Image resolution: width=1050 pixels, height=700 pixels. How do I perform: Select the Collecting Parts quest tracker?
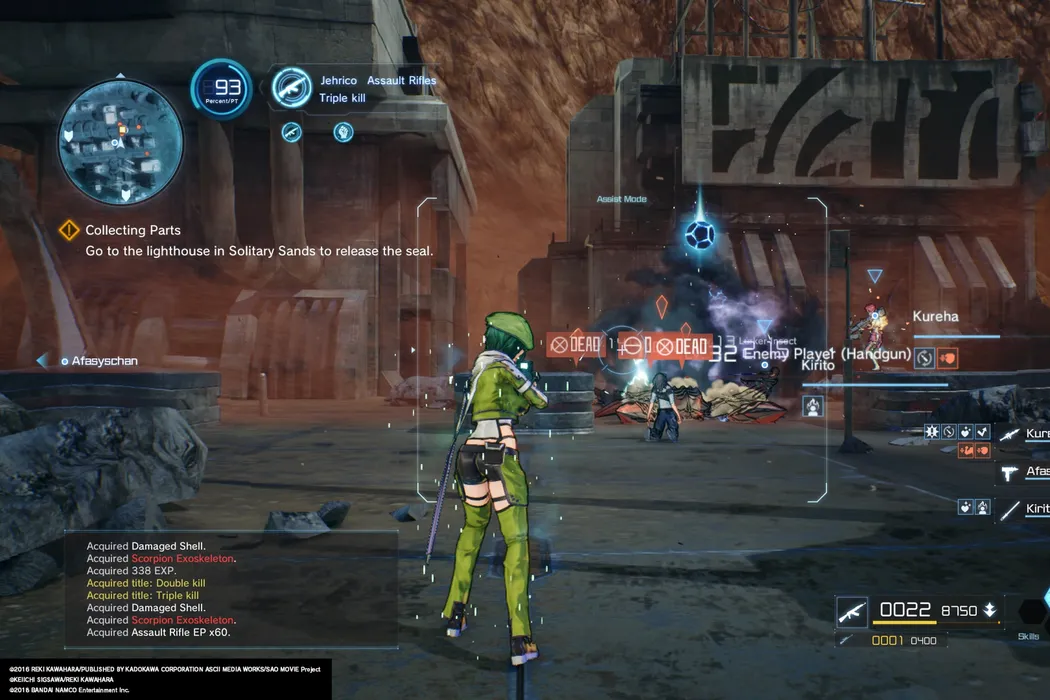(x=133, y=230)
